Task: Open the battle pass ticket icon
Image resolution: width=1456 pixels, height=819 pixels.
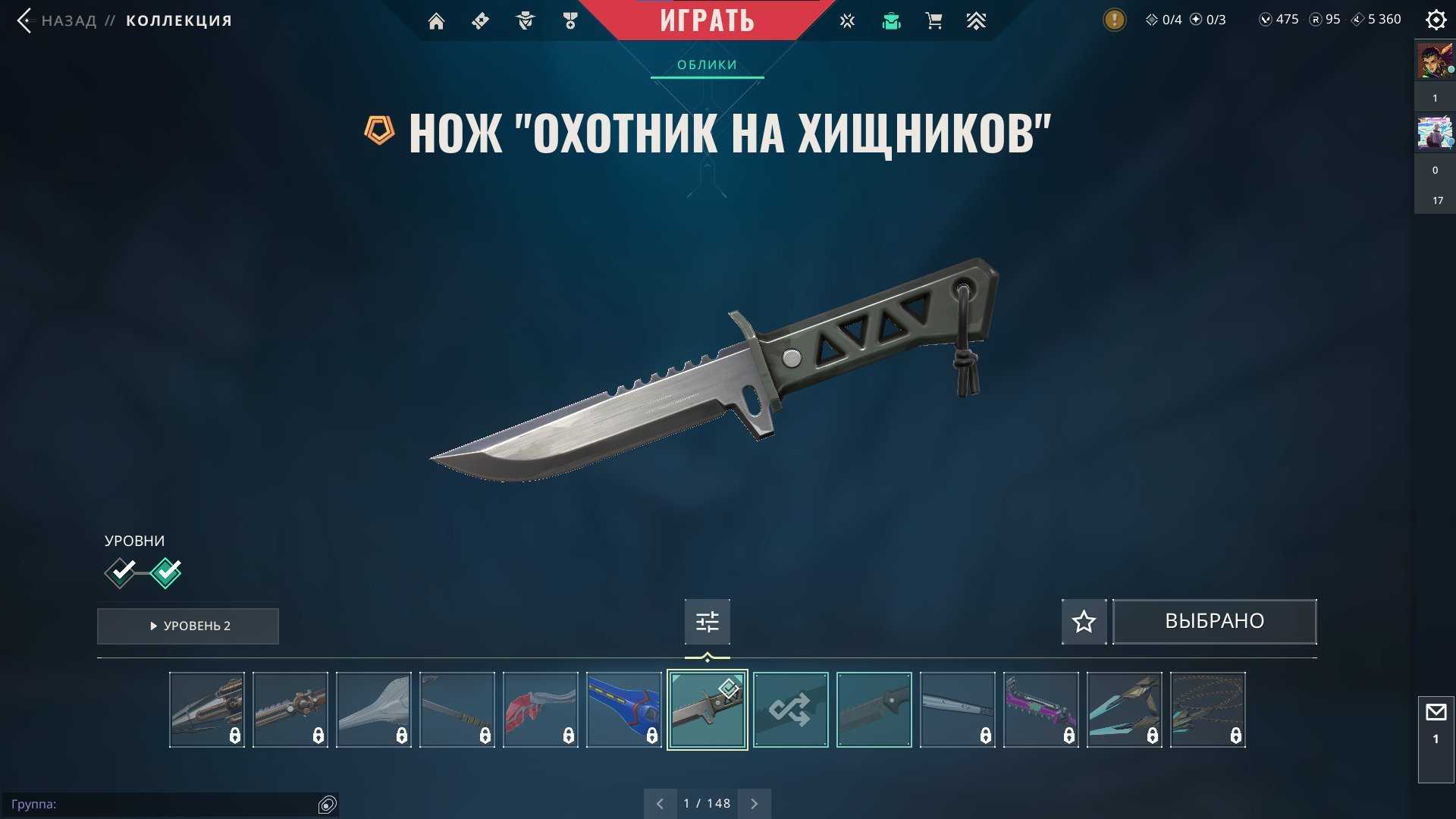Action: 480,20
